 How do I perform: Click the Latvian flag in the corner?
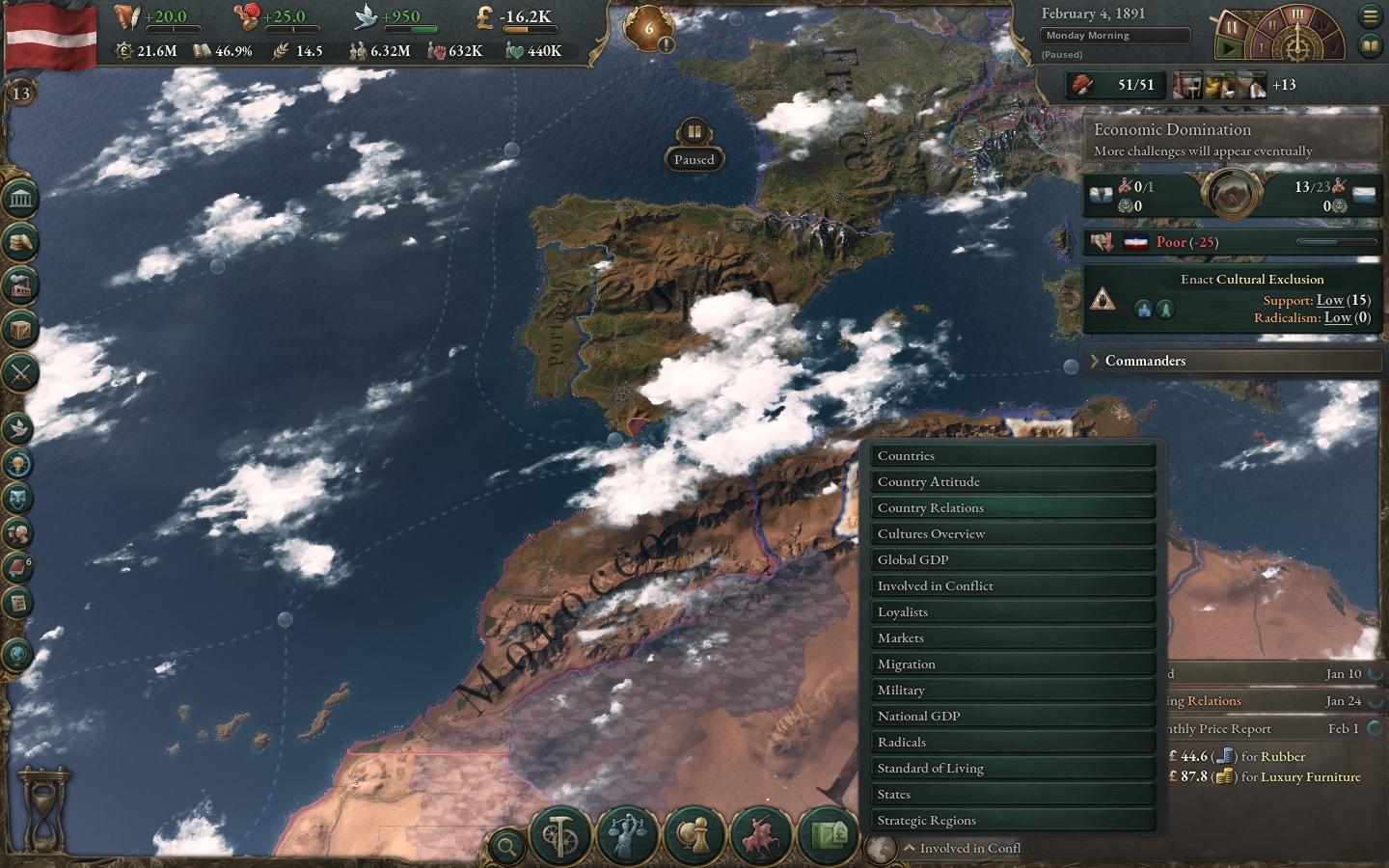(x=50, y=37)
